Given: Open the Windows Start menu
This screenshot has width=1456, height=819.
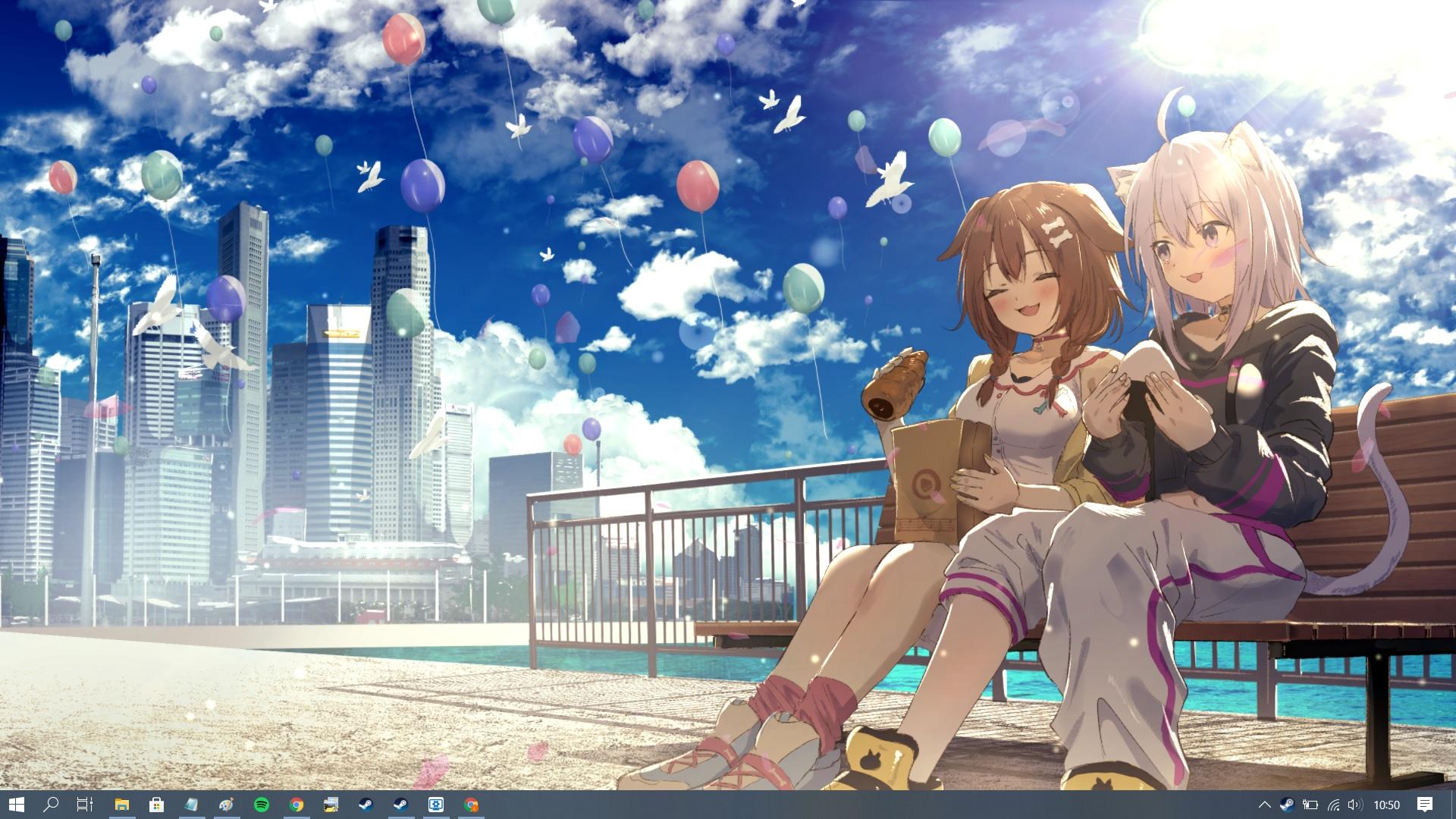Looking at the screenshot, I should [16, 805].
